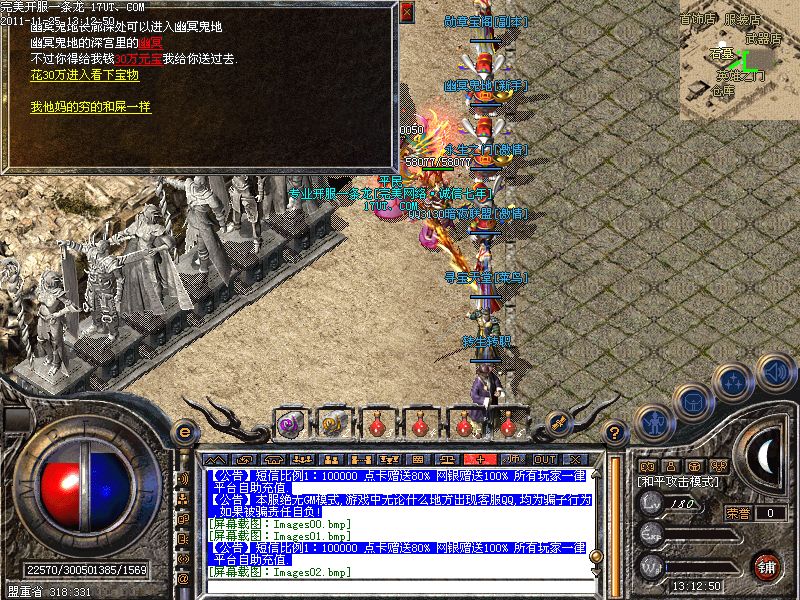This screenshot has height=600, width=800.
Task: Open the bag inventory round button
Action: click(694, 400)
